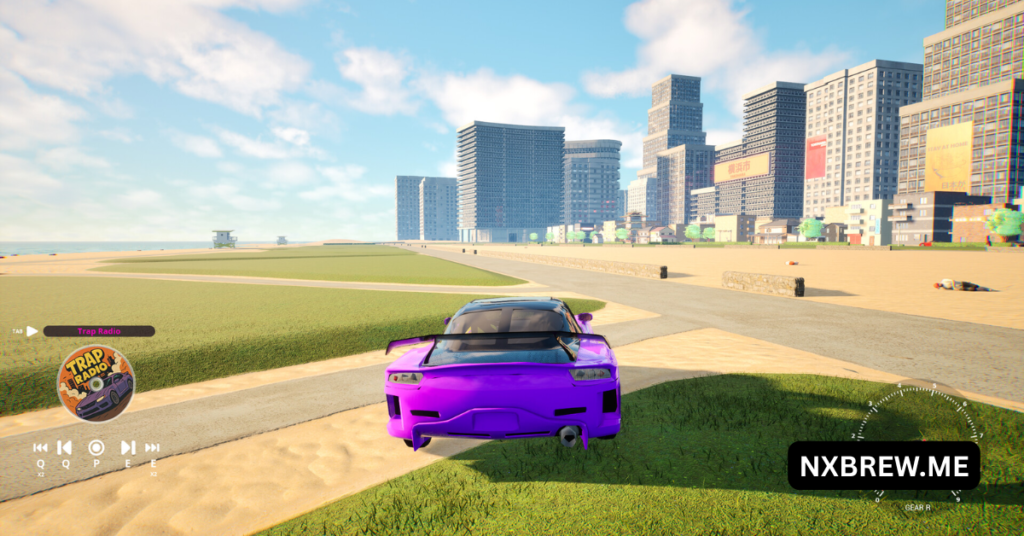Click the play arrow beside the station name
The width and height of the screenshot is (1024, 536).
coord(32,331)
